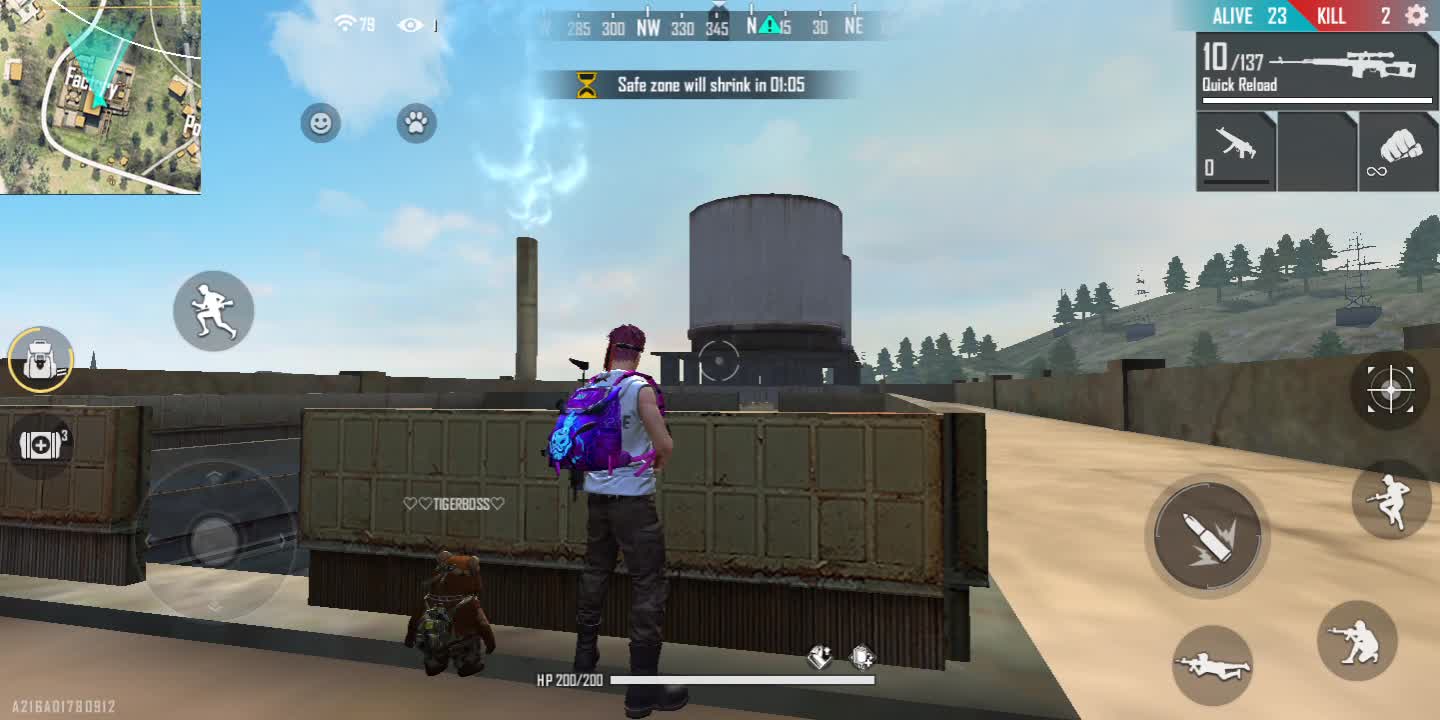
Task: Switch to the secondary rifle slot
Action: 1236,151
